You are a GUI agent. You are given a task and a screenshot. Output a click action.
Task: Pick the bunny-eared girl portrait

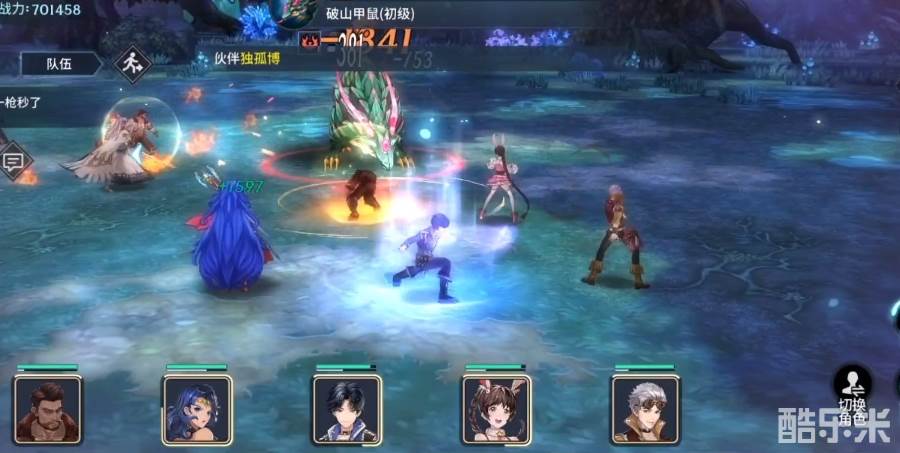(x=495, y=409)
